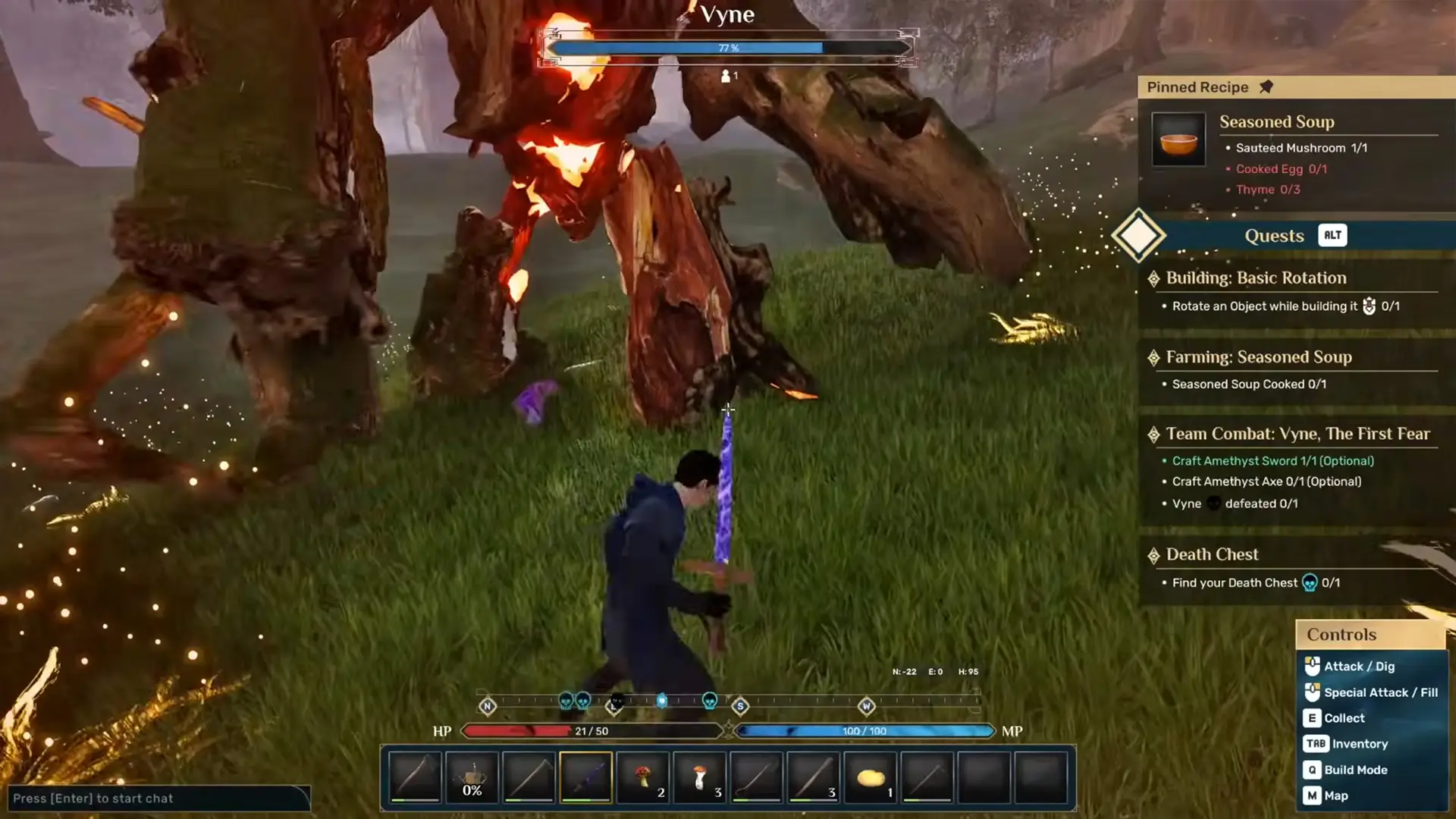1456x819 pixels.
Task: Select the amethyst sword hotbar slot
Action: coord(586,777)
